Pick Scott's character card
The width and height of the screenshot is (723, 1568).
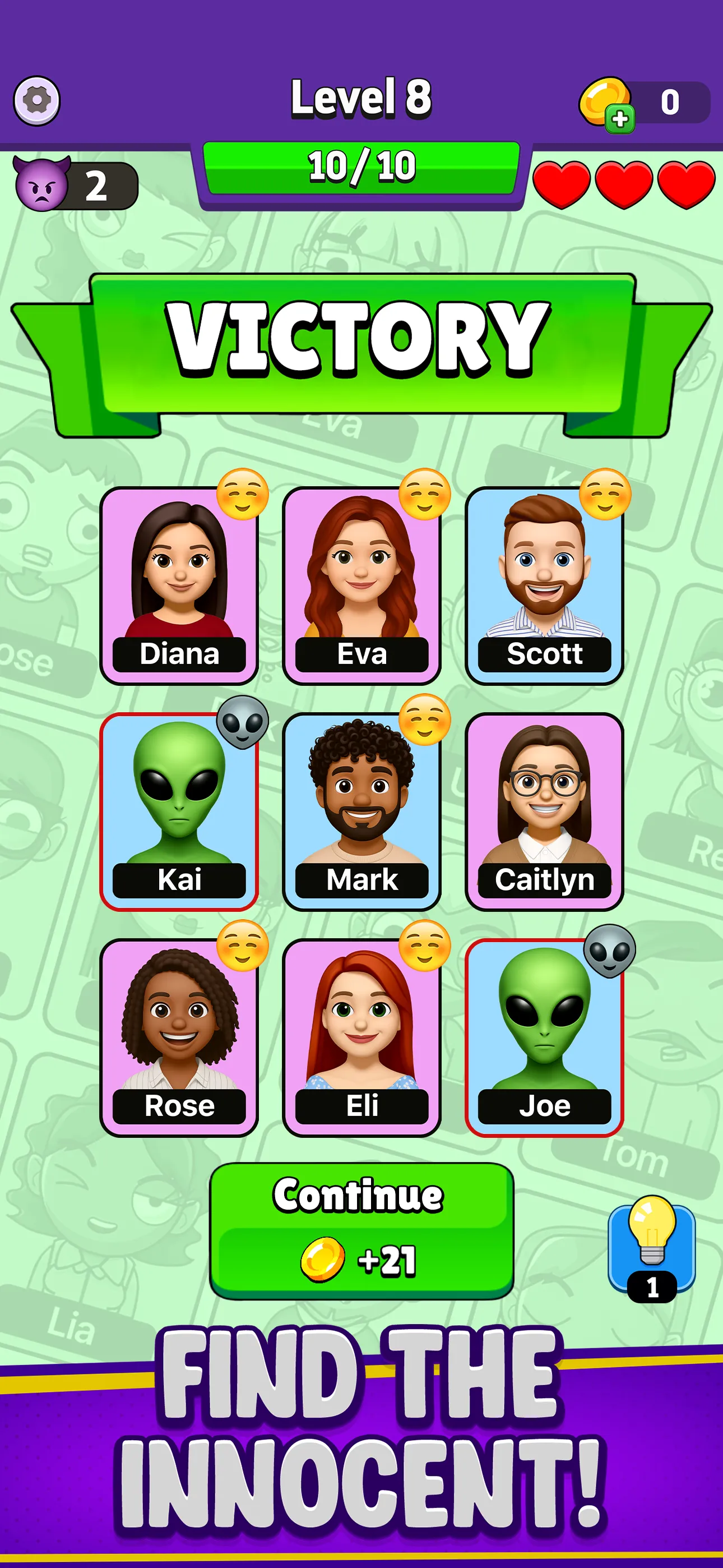[x=544, y=585]
